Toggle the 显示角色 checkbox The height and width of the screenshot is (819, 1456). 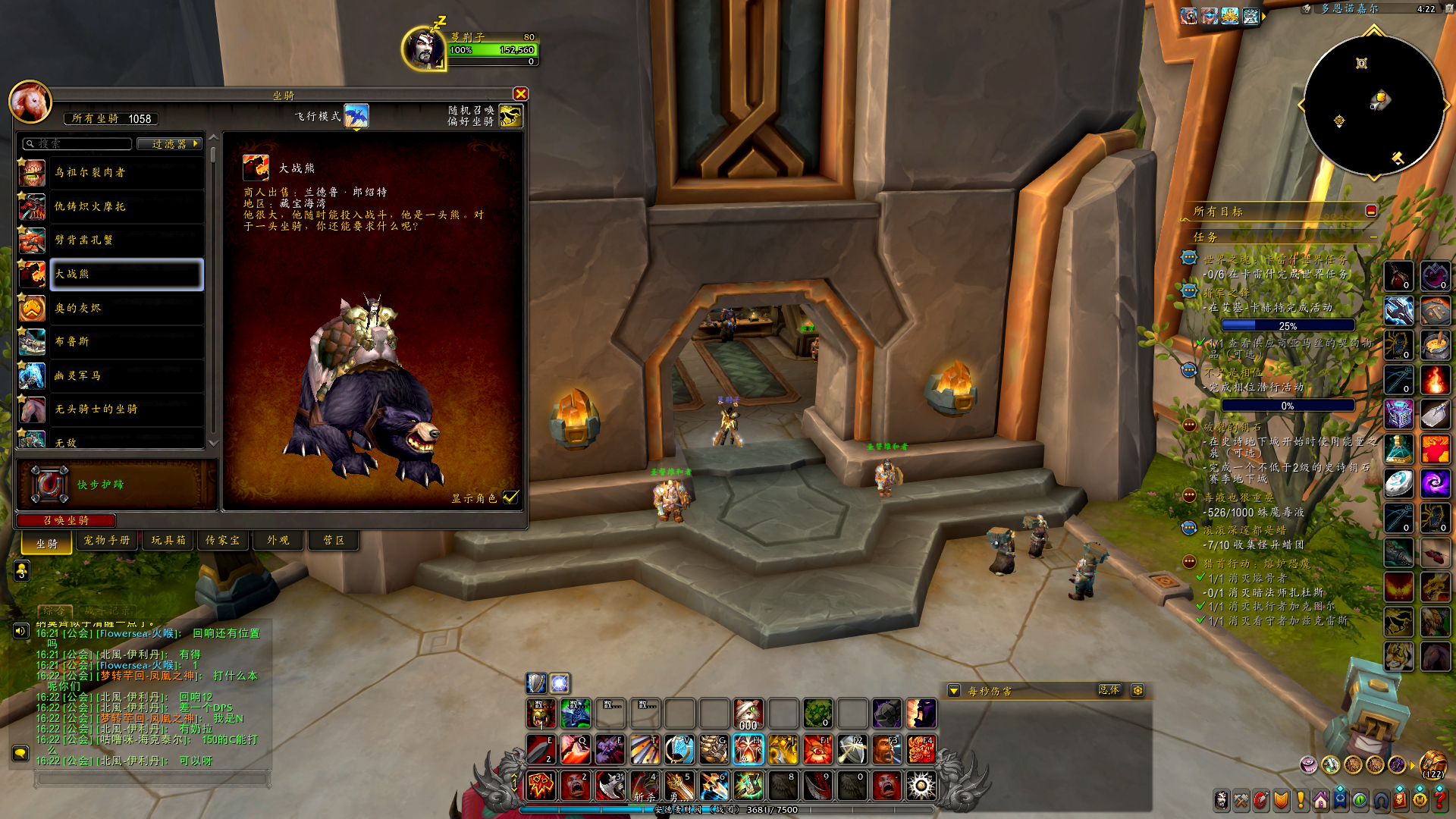tap(511, 497)
